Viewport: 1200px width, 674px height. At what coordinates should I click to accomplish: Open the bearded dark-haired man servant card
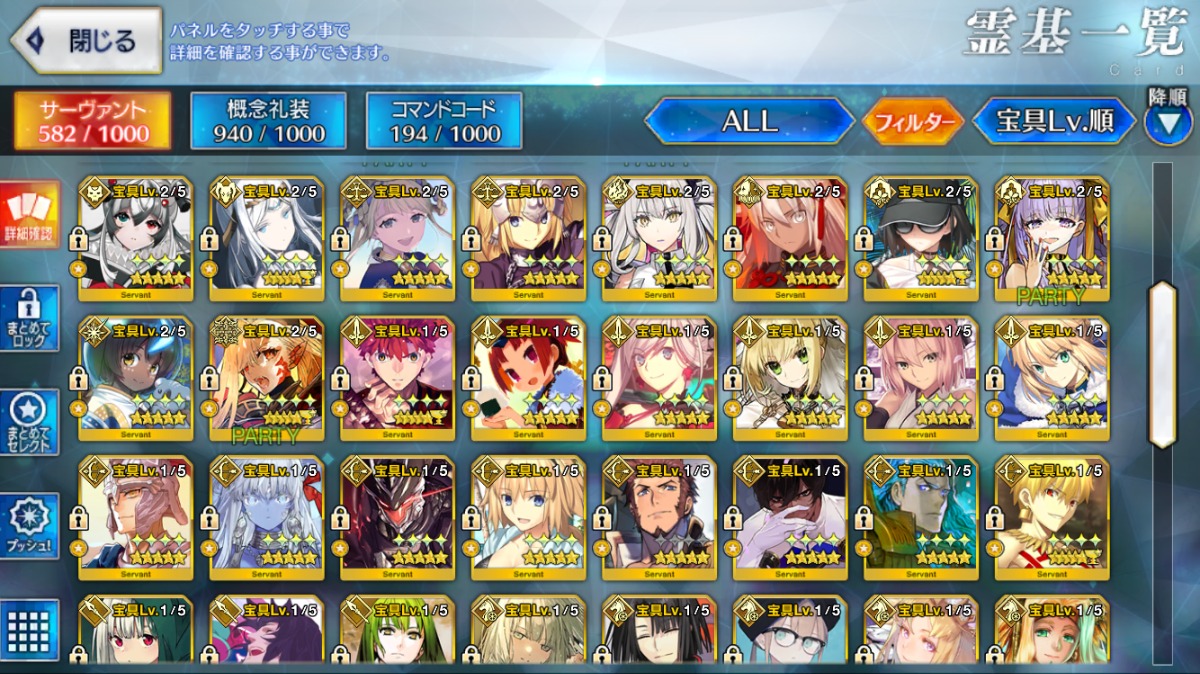point(659,514)
